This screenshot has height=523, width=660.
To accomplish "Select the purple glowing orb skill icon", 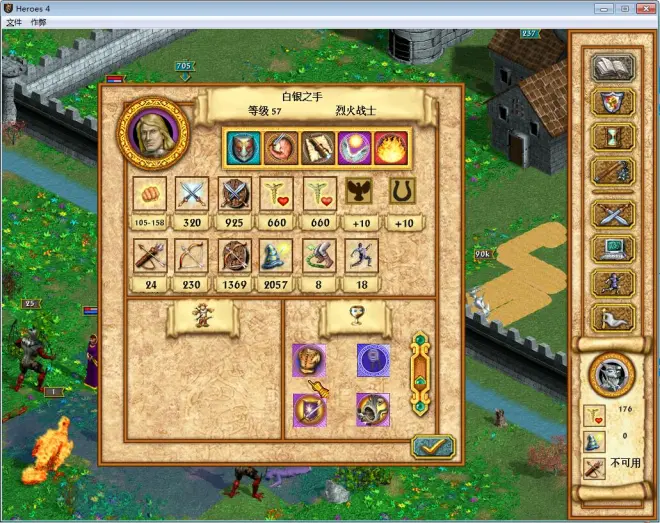I will [354, 147].
